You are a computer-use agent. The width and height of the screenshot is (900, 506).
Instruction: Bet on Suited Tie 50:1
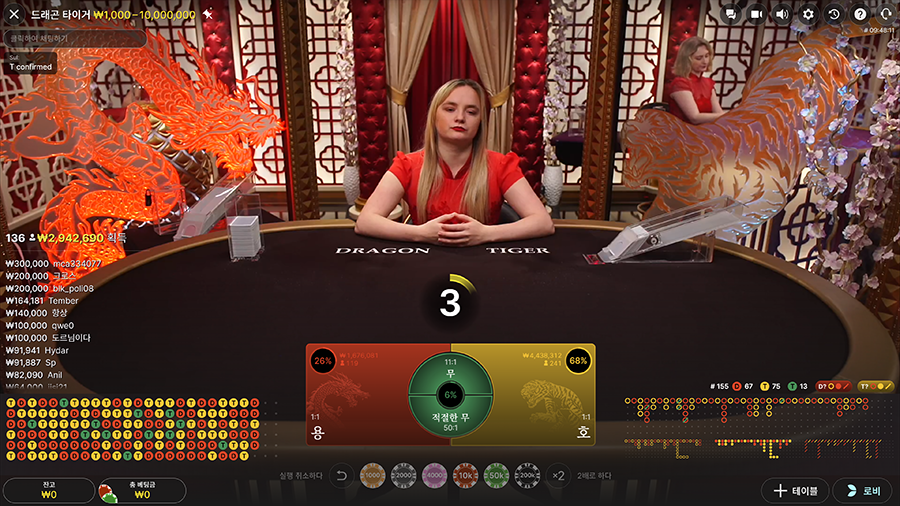(x=450, y=420)
